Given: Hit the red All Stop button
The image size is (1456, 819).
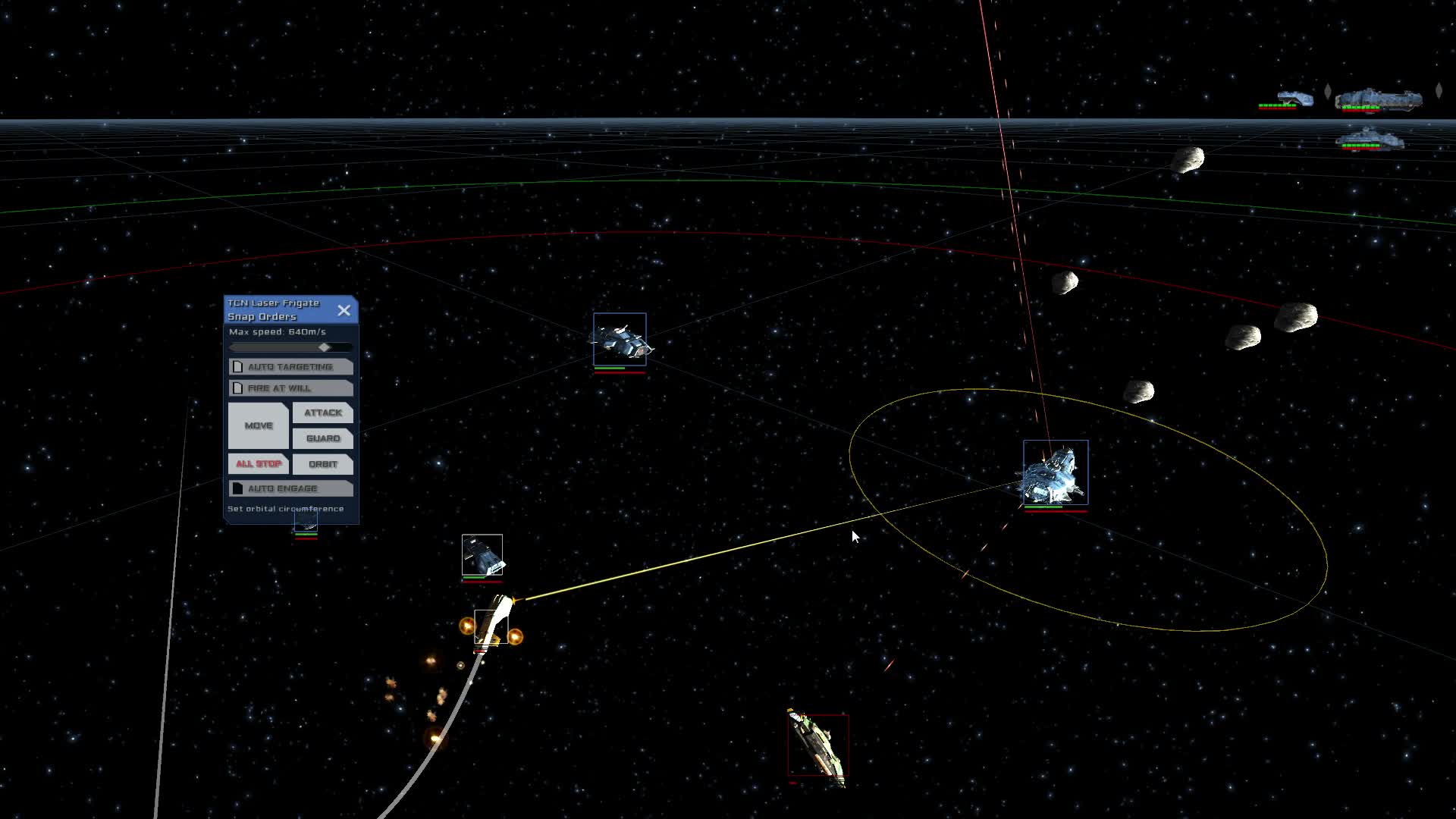Looking at the screenshot, I should click(259, 464).
